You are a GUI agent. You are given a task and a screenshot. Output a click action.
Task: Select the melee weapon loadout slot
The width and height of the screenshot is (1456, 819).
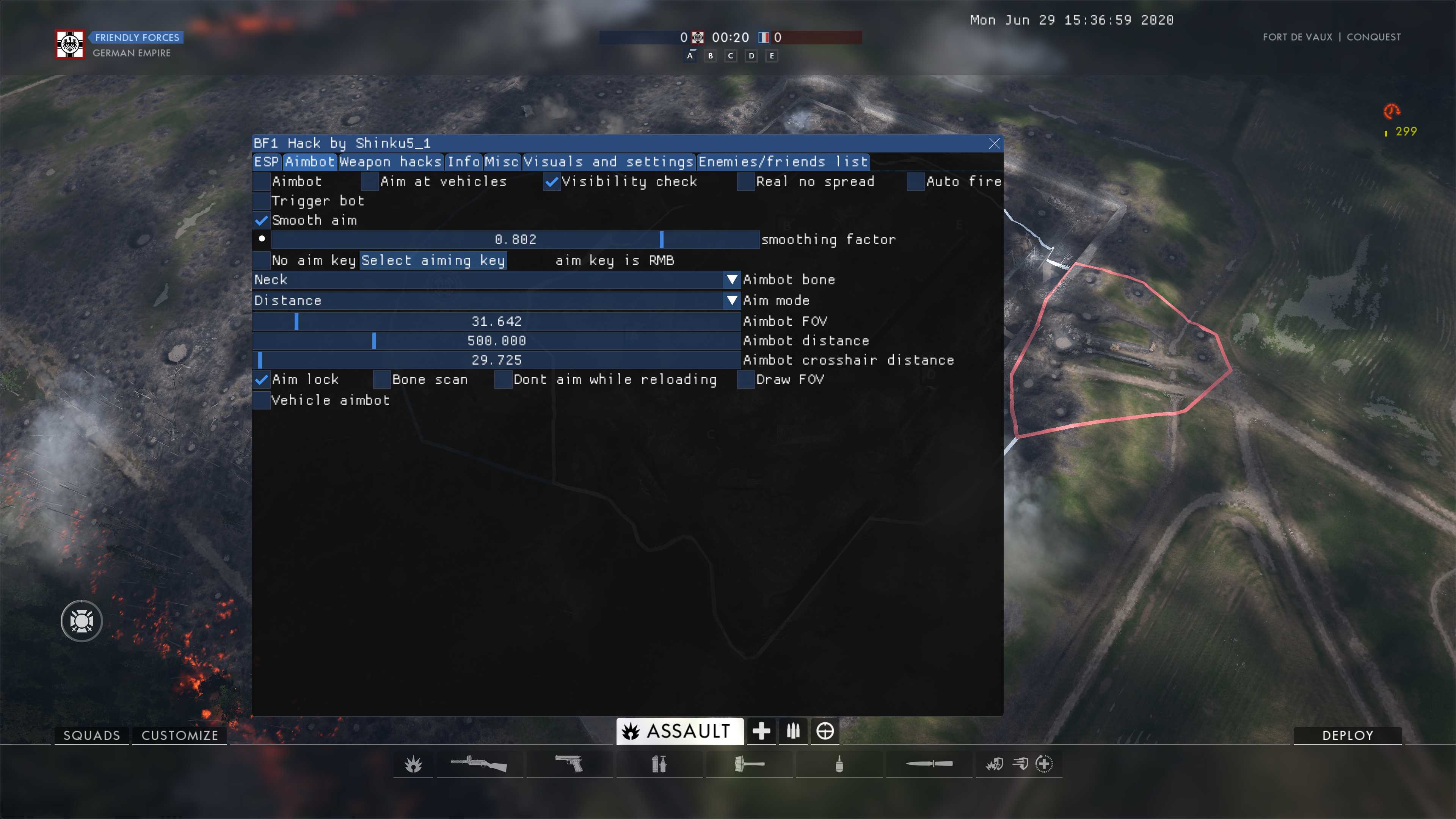tap(929, 764)
